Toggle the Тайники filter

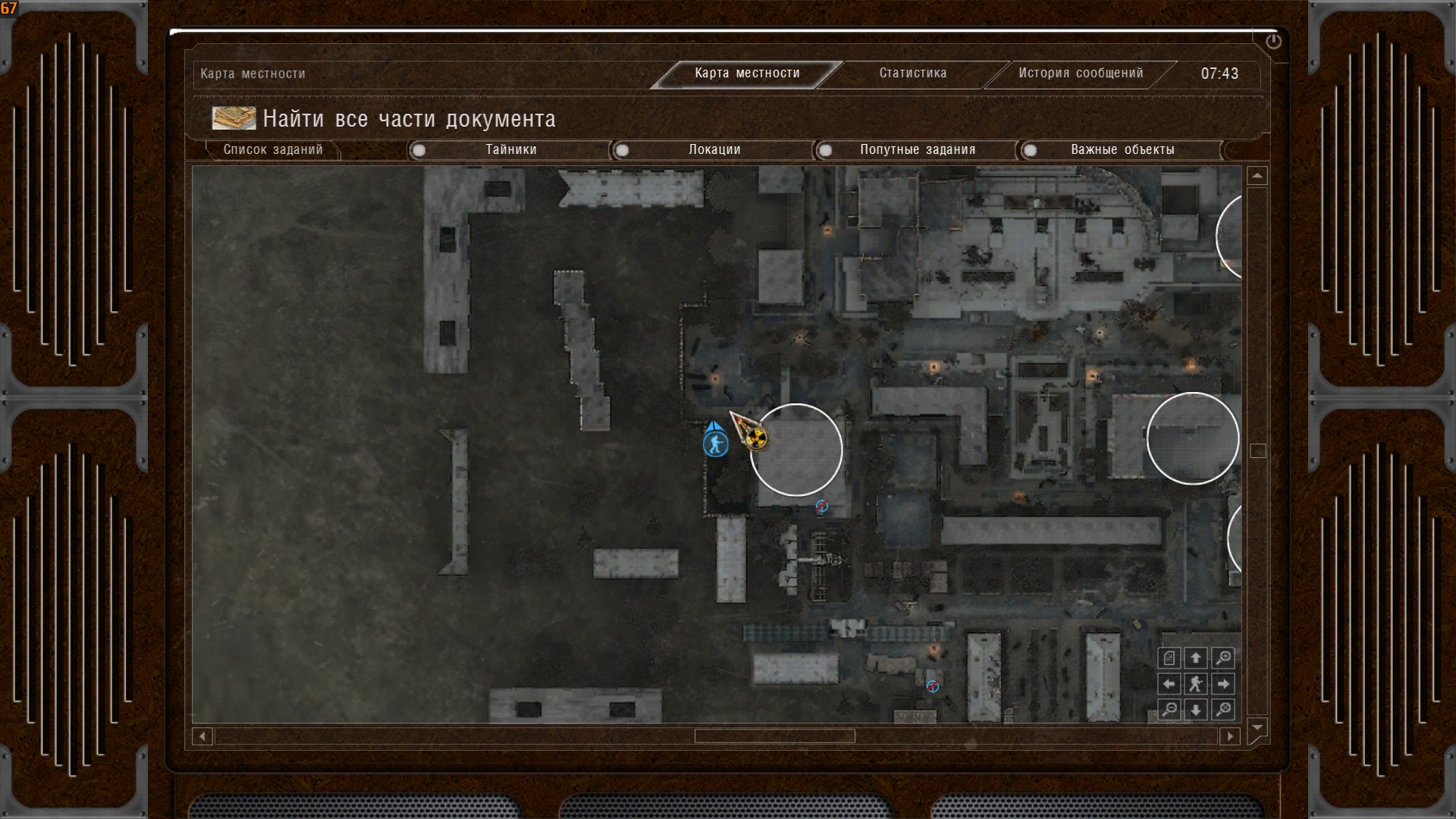click(419, 150)
